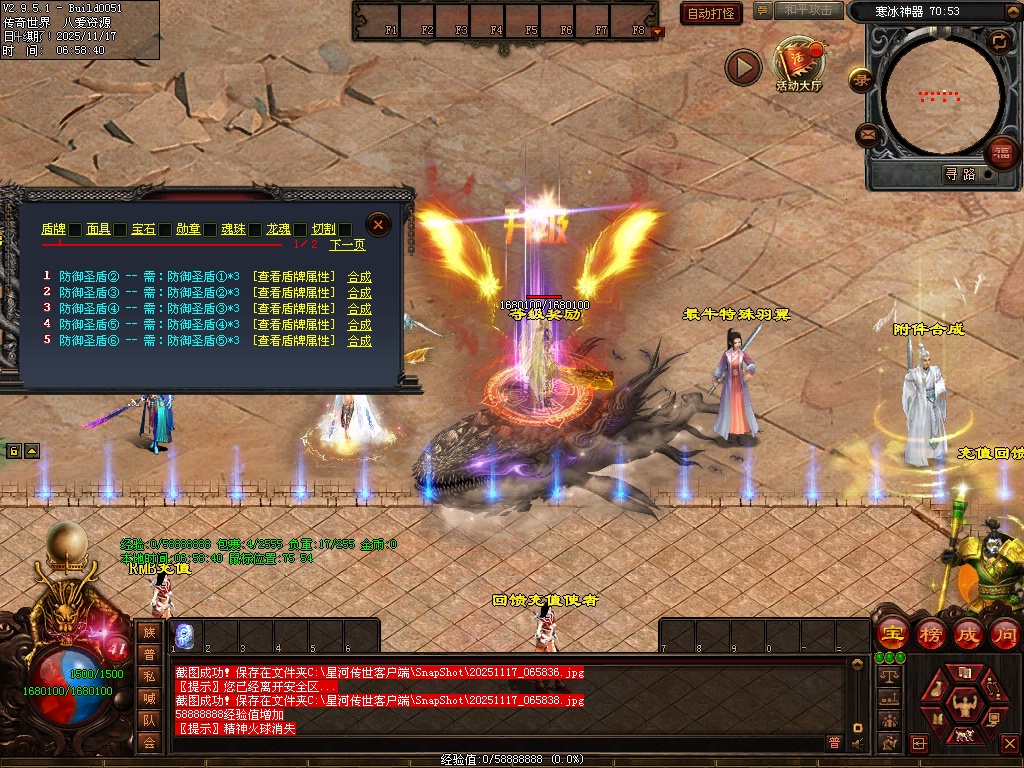Close the shield synthesis panel
This screenshot has height=768, width=1024.
pyautogui.click(x=378, y=224)
